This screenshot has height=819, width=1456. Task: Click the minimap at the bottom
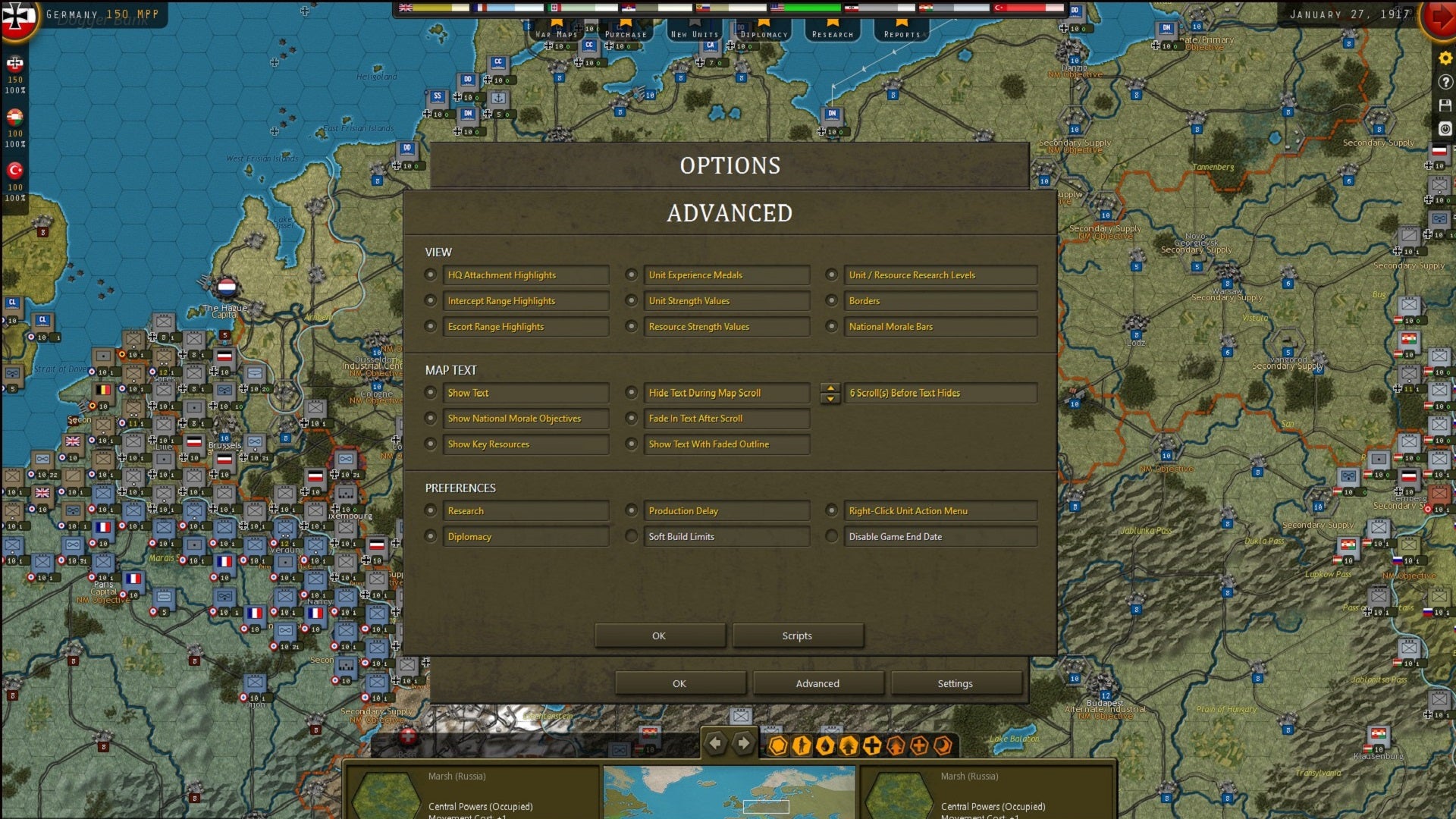coord(729,792)
